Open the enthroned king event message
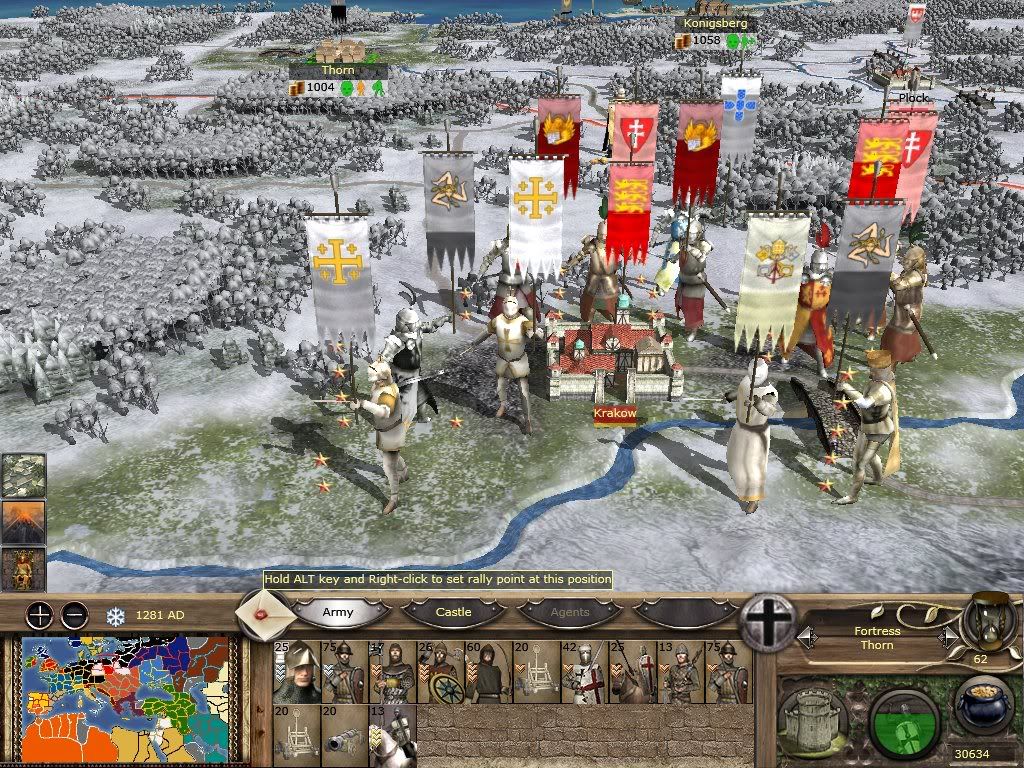Viewport: 1024px width, 768px height. click(23, 569)
